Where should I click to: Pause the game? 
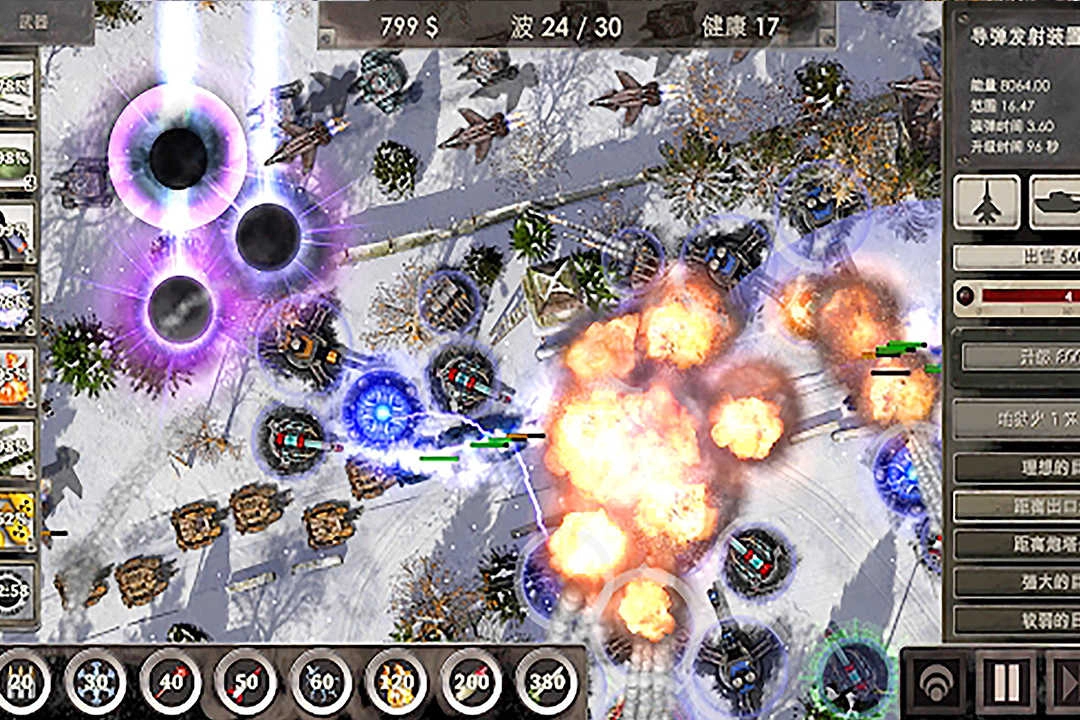click(1007, 682)
